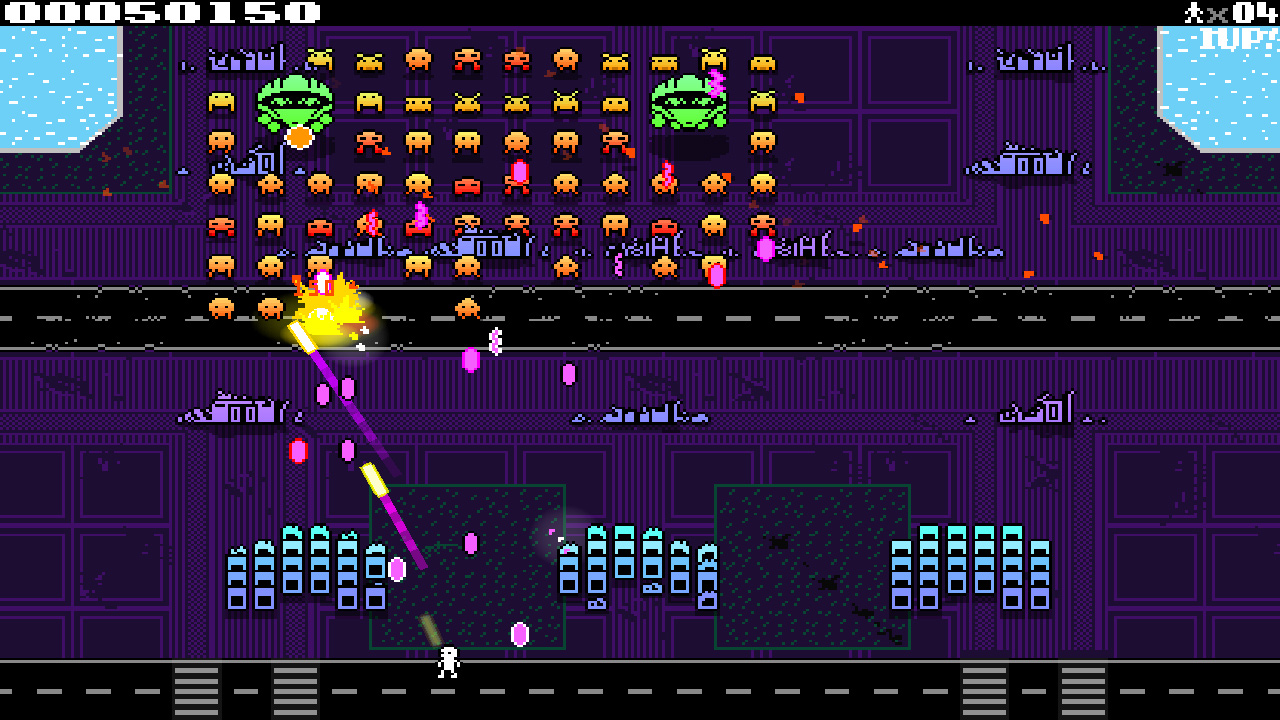Toggle the glowing orange power-up orb
This screenshot has height=720, width=1280.
pos(299,137)
